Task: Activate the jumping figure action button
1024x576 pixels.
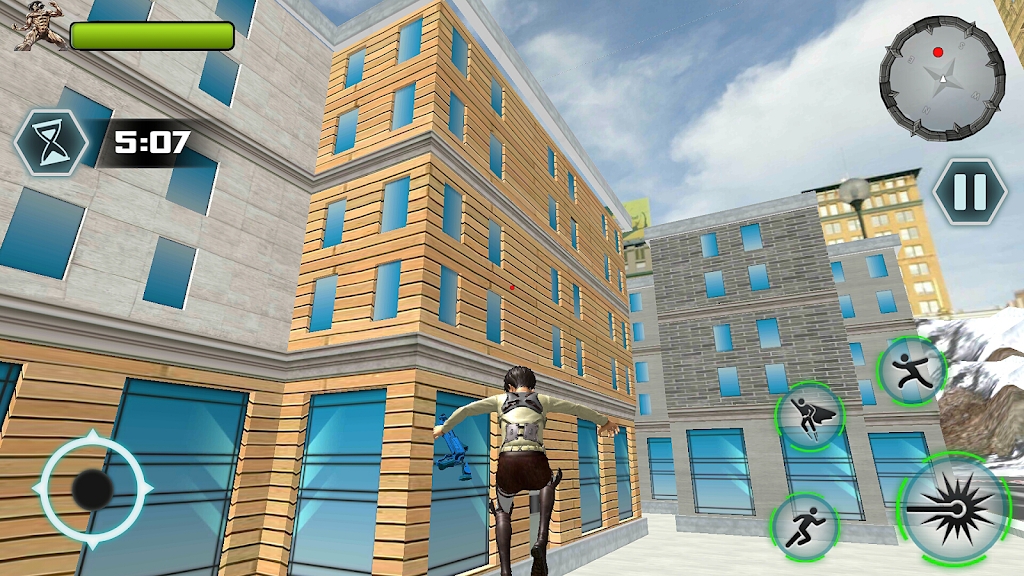Action: coord(912,371)
